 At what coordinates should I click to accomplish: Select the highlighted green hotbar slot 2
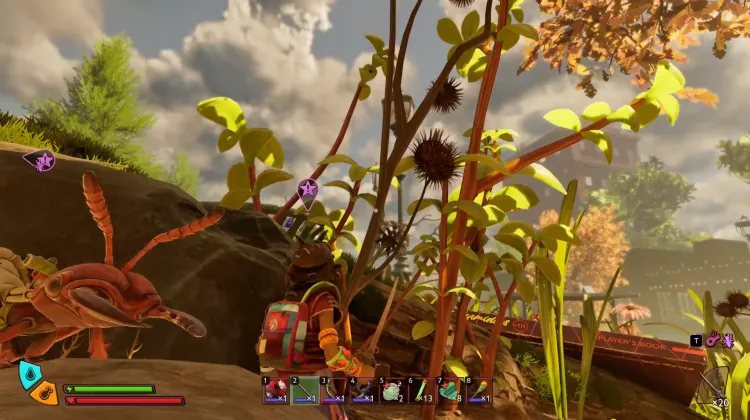click(305, 390)
